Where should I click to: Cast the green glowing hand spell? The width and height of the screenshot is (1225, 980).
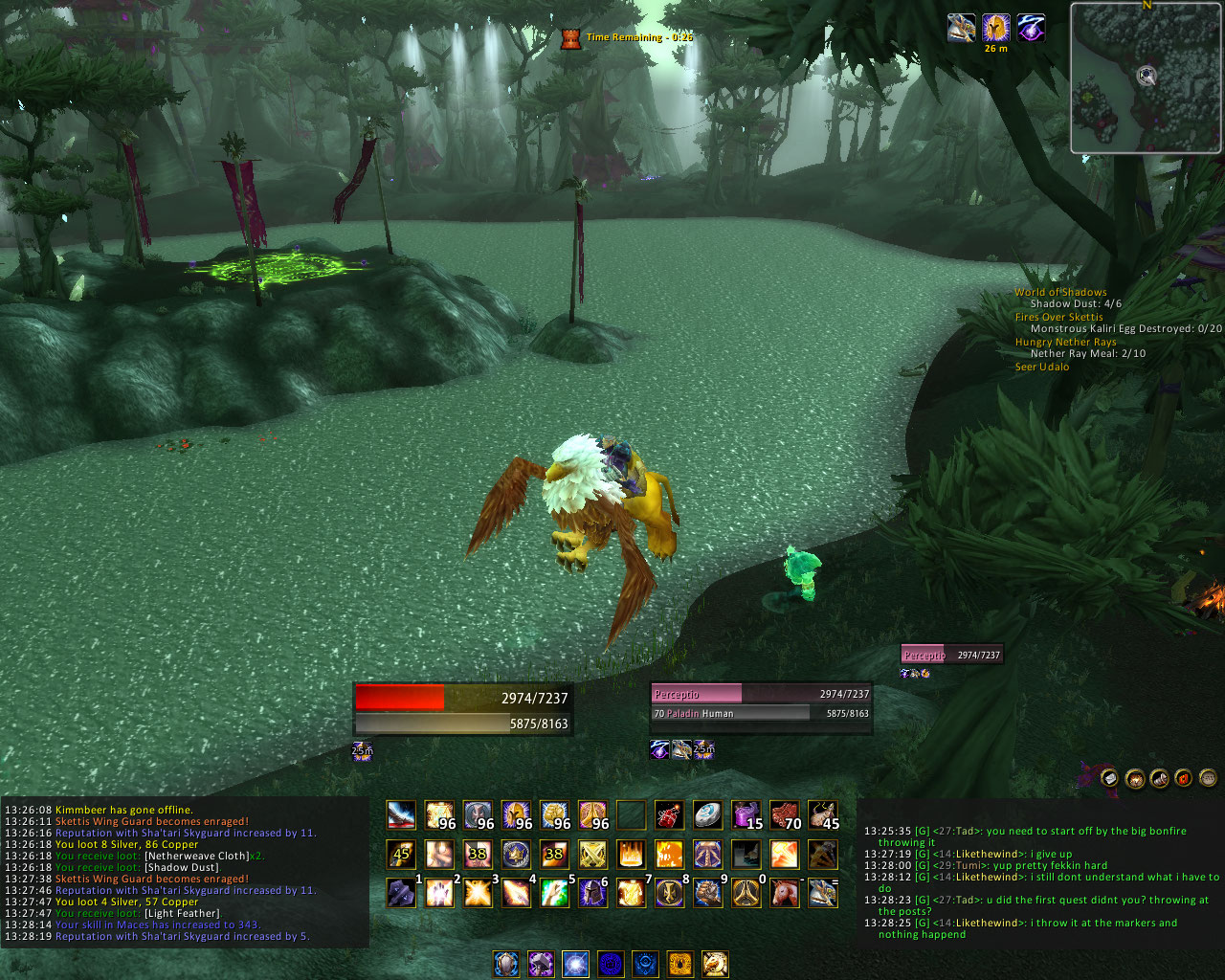[x=554, y=893]
